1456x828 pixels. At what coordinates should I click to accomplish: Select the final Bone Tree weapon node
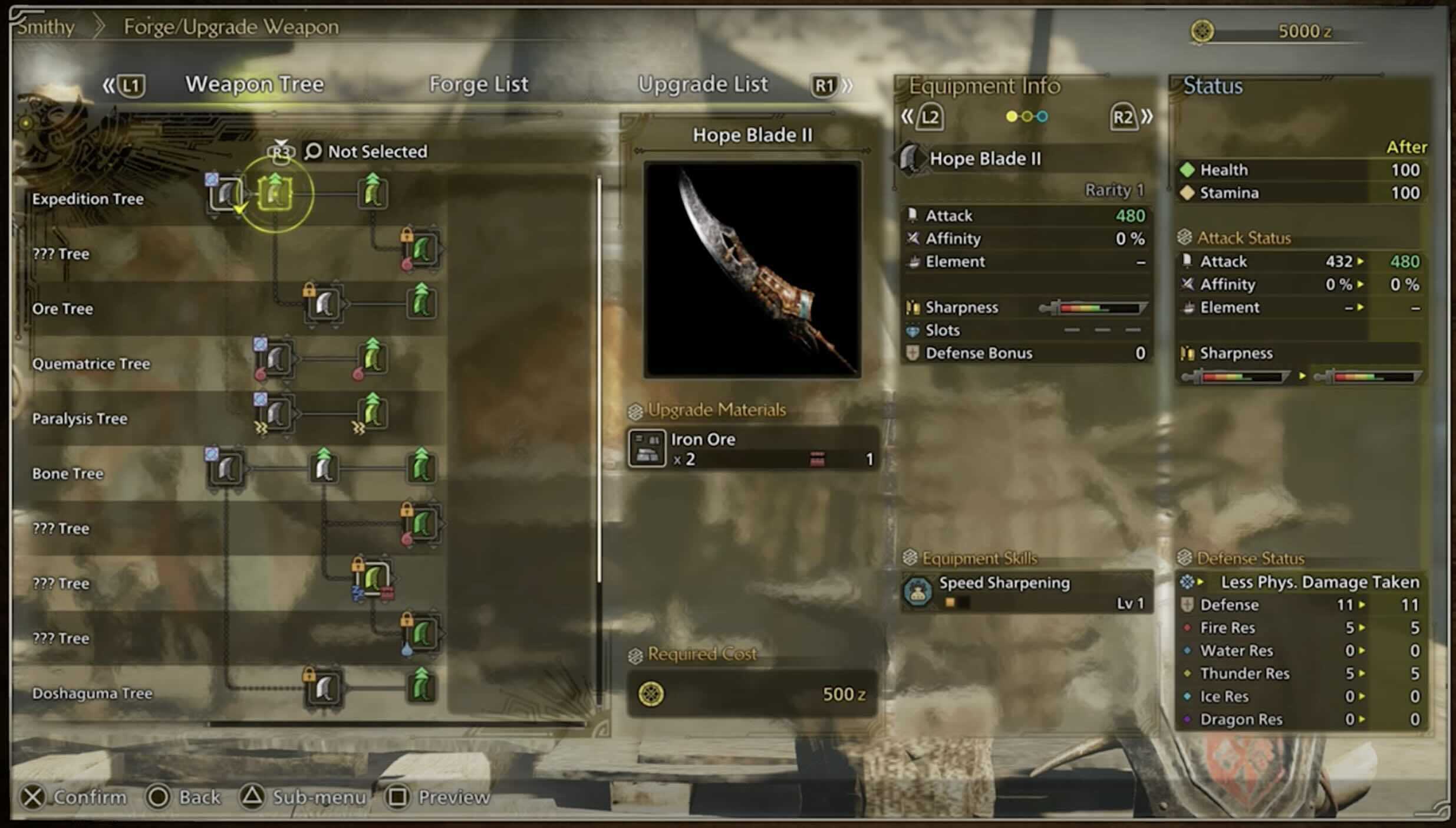(421, 469)
